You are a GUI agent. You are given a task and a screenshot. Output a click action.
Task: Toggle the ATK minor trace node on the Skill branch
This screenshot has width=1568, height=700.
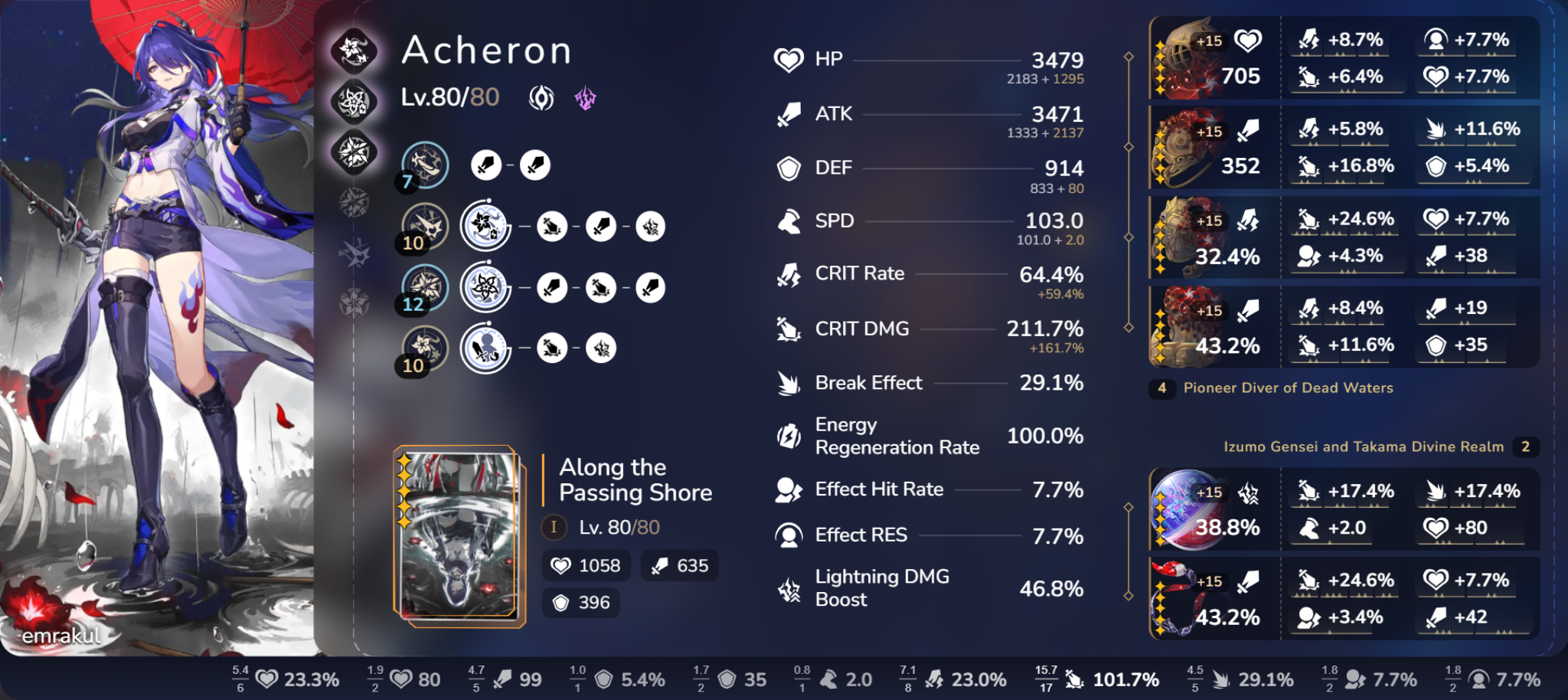coord(603,227)
